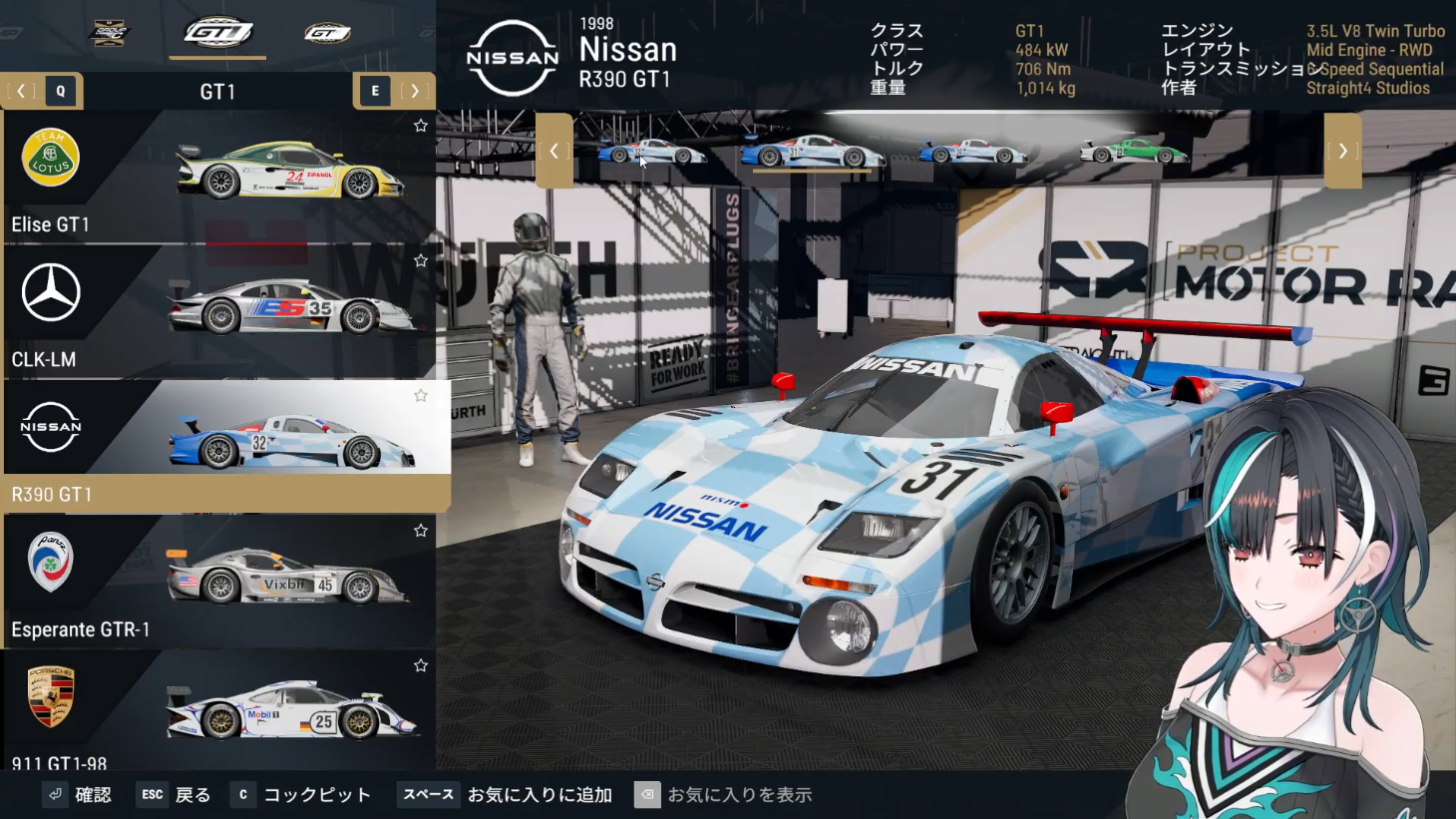Toggle the CLK-LM favorite star

[x=421, y=260]
